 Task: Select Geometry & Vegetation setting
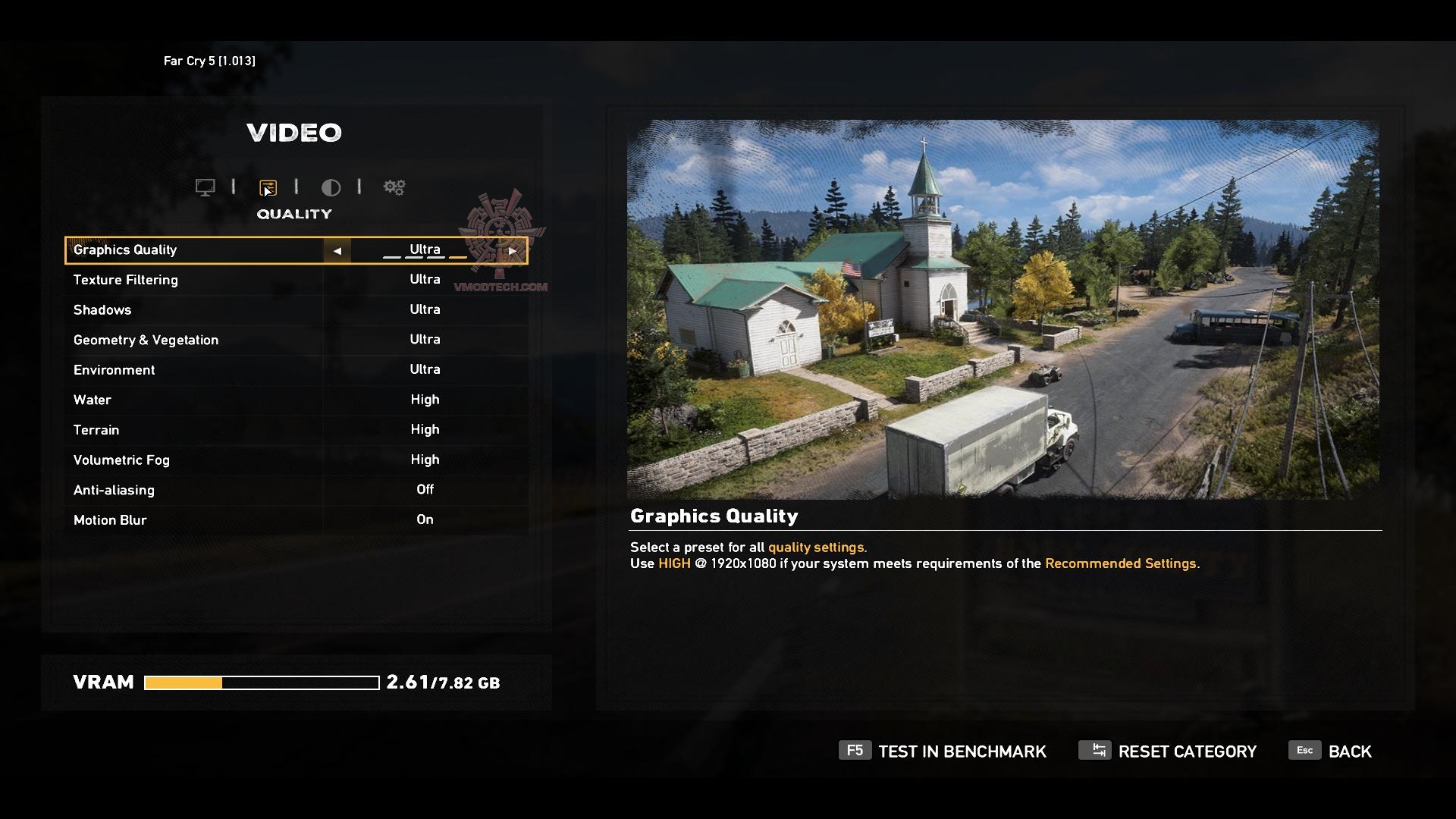click(x=296, y=340)
